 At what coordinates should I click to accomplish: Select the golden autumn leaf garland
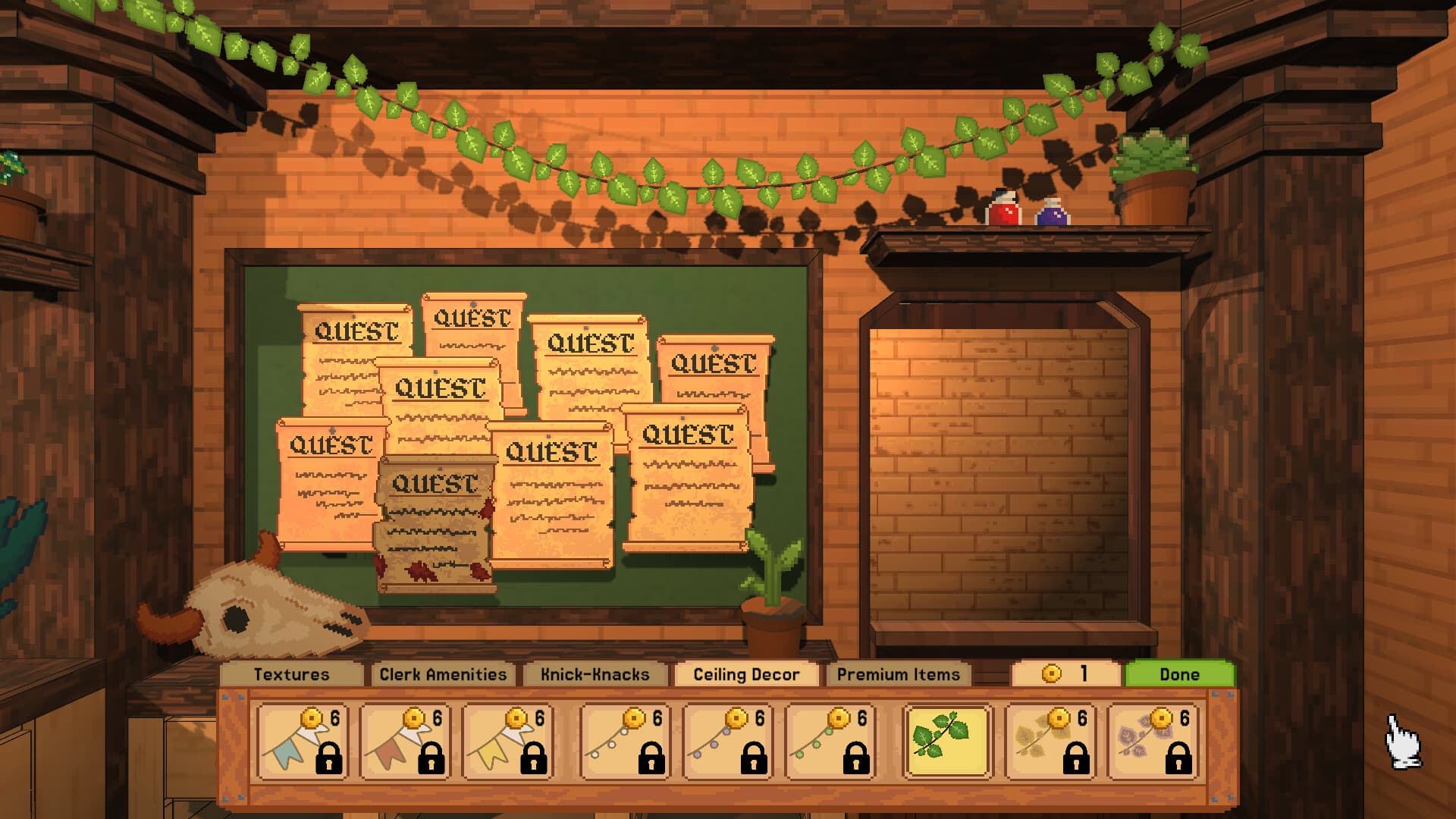coord(1053,739)
